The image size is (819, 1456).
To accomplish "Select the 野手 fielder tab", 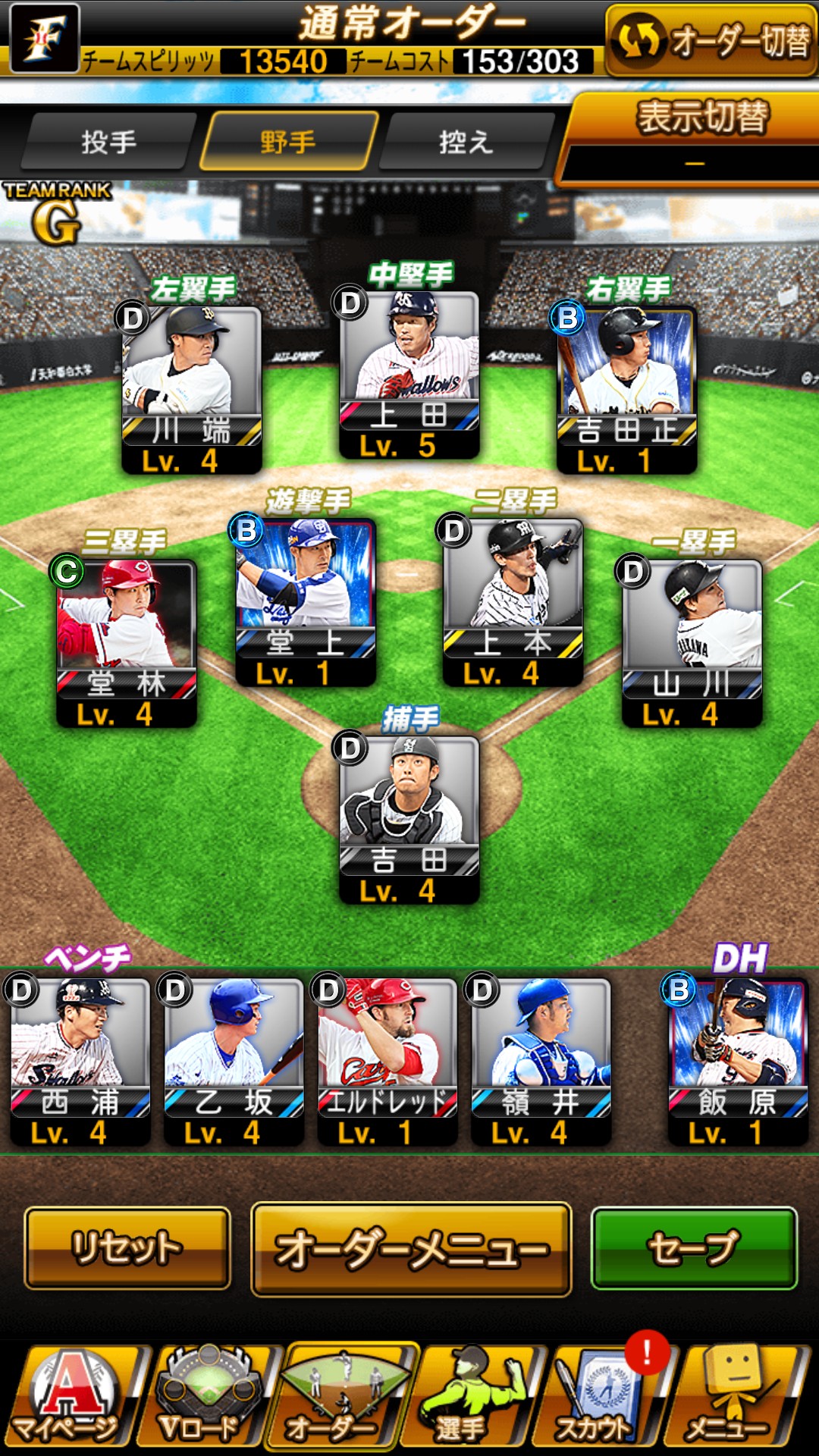I will pos(288,142).
